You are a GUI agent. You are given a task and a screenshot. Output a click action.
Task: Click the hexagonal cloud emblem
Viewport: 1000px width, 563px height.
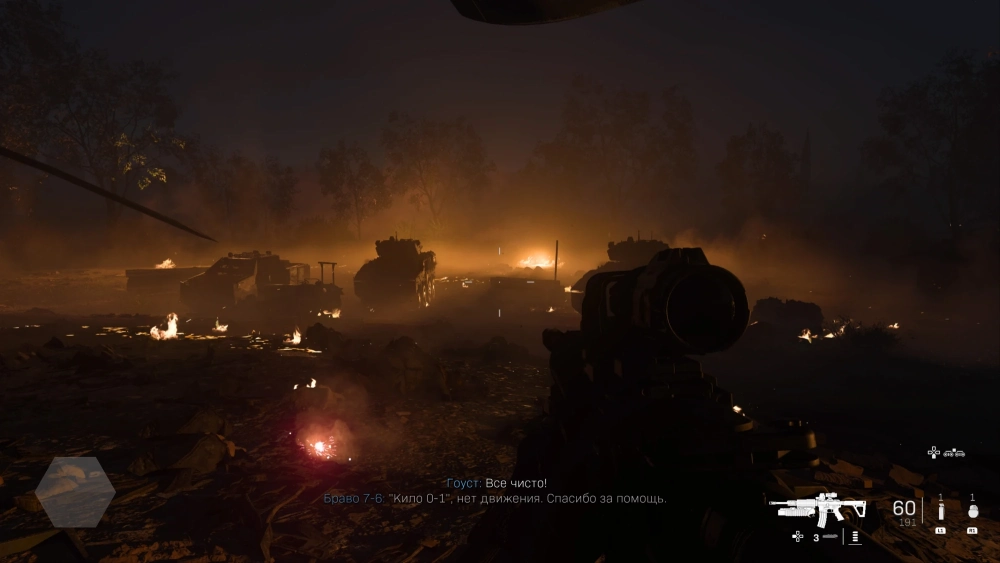click(x=75, y=492)
